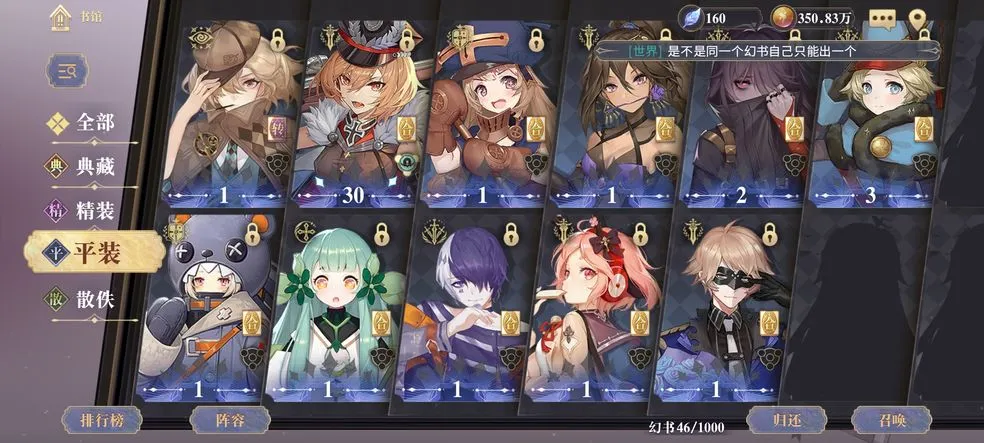The width and height of the screenshot is (984, 443).
Task: Open the chat bubble icon
Action: (882, 18)
